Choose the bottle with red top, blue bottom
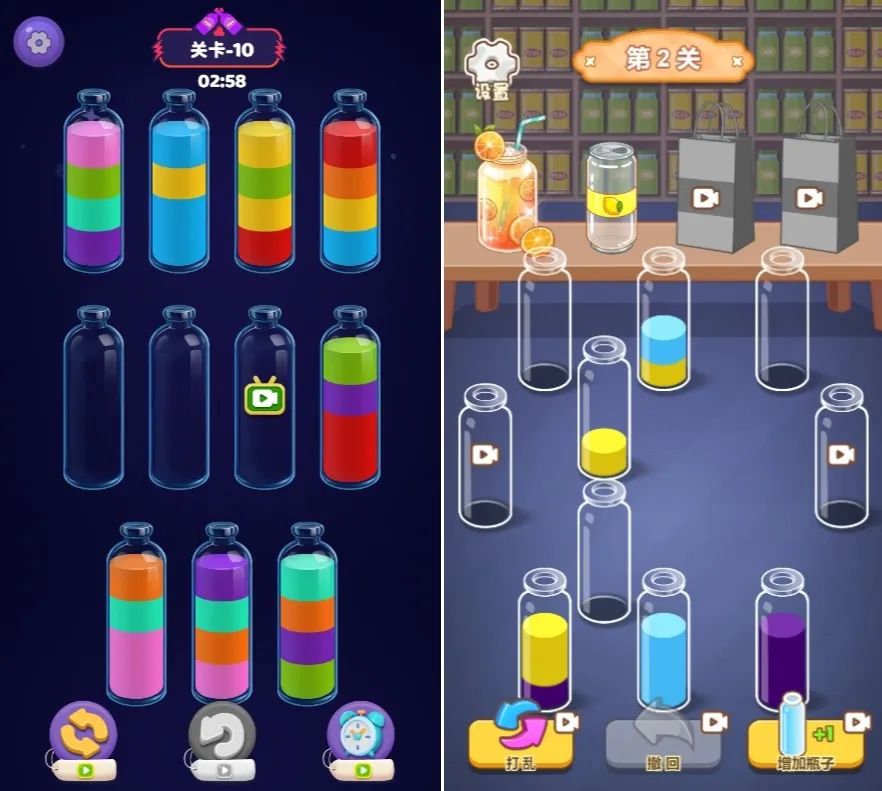The height and width of the screenshot is (791, 882). (x=350, y=185)
